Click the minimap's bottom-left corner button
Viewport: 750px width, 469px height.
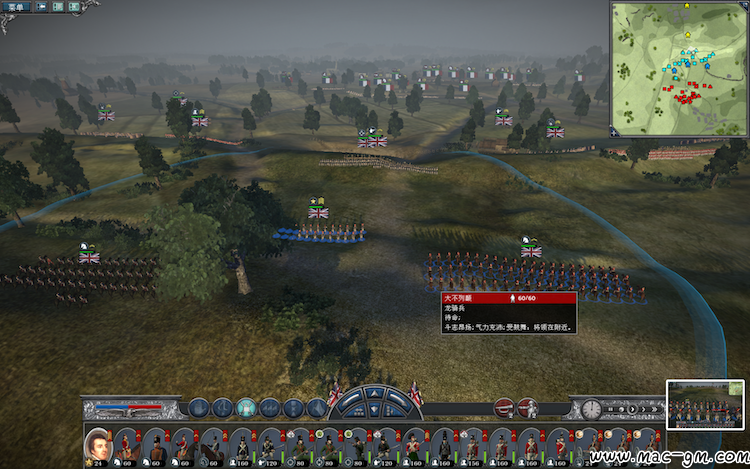point(615,130)
